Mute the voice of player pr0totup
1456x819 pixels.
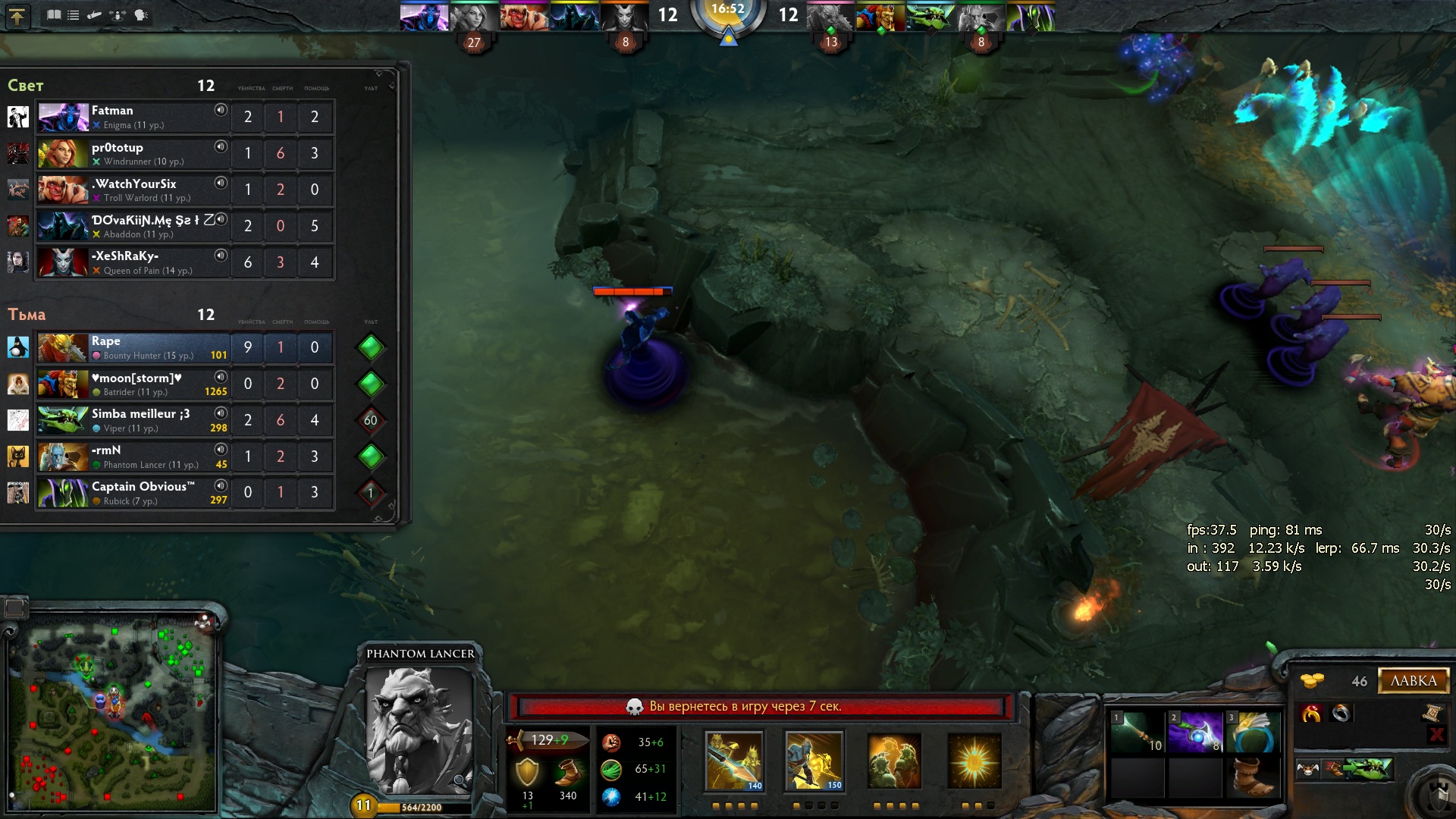pos(221,146)
